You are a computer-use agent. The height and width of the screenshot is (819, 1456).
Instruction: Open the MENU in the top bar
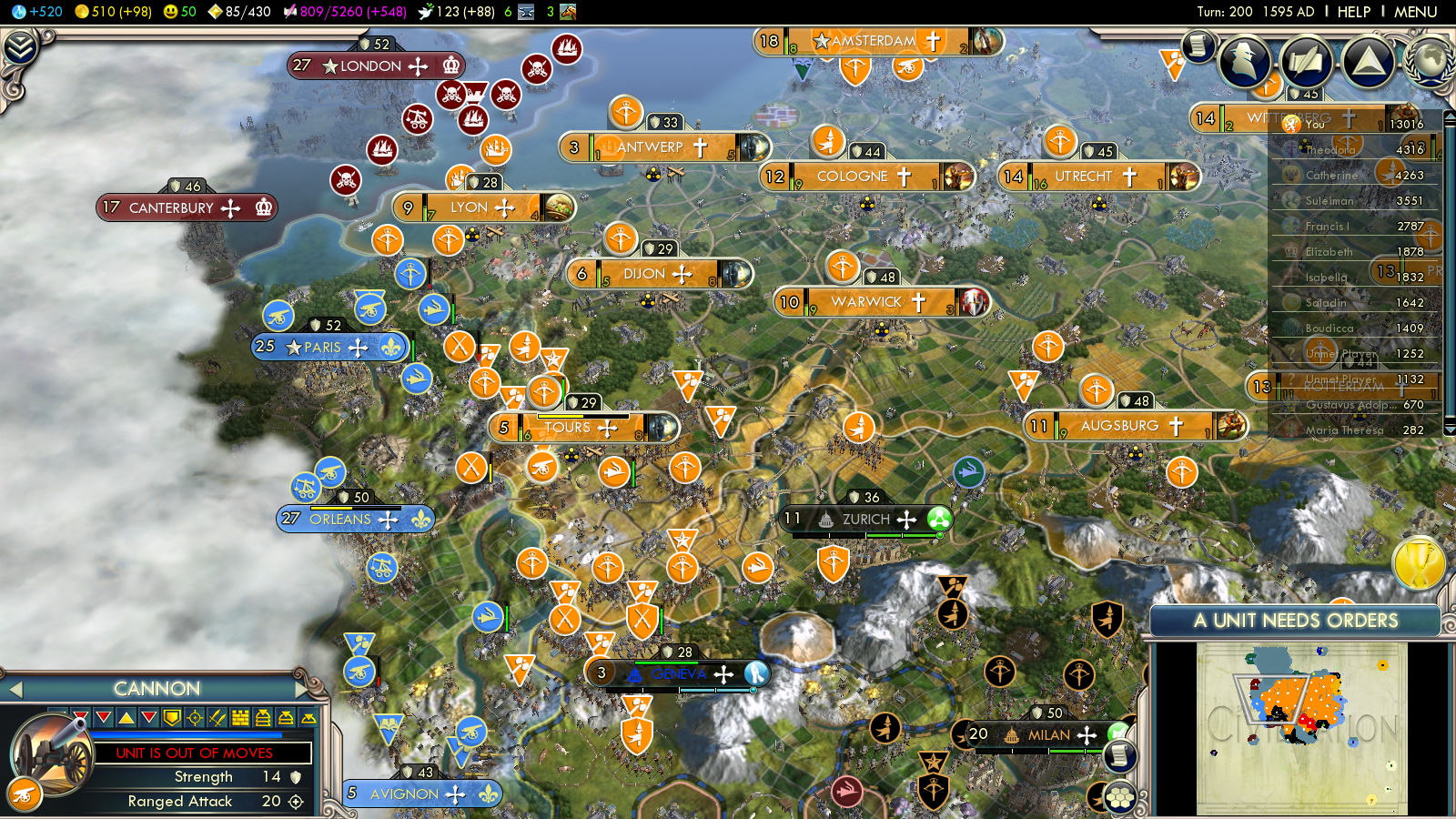click(x=1415, y=12)
